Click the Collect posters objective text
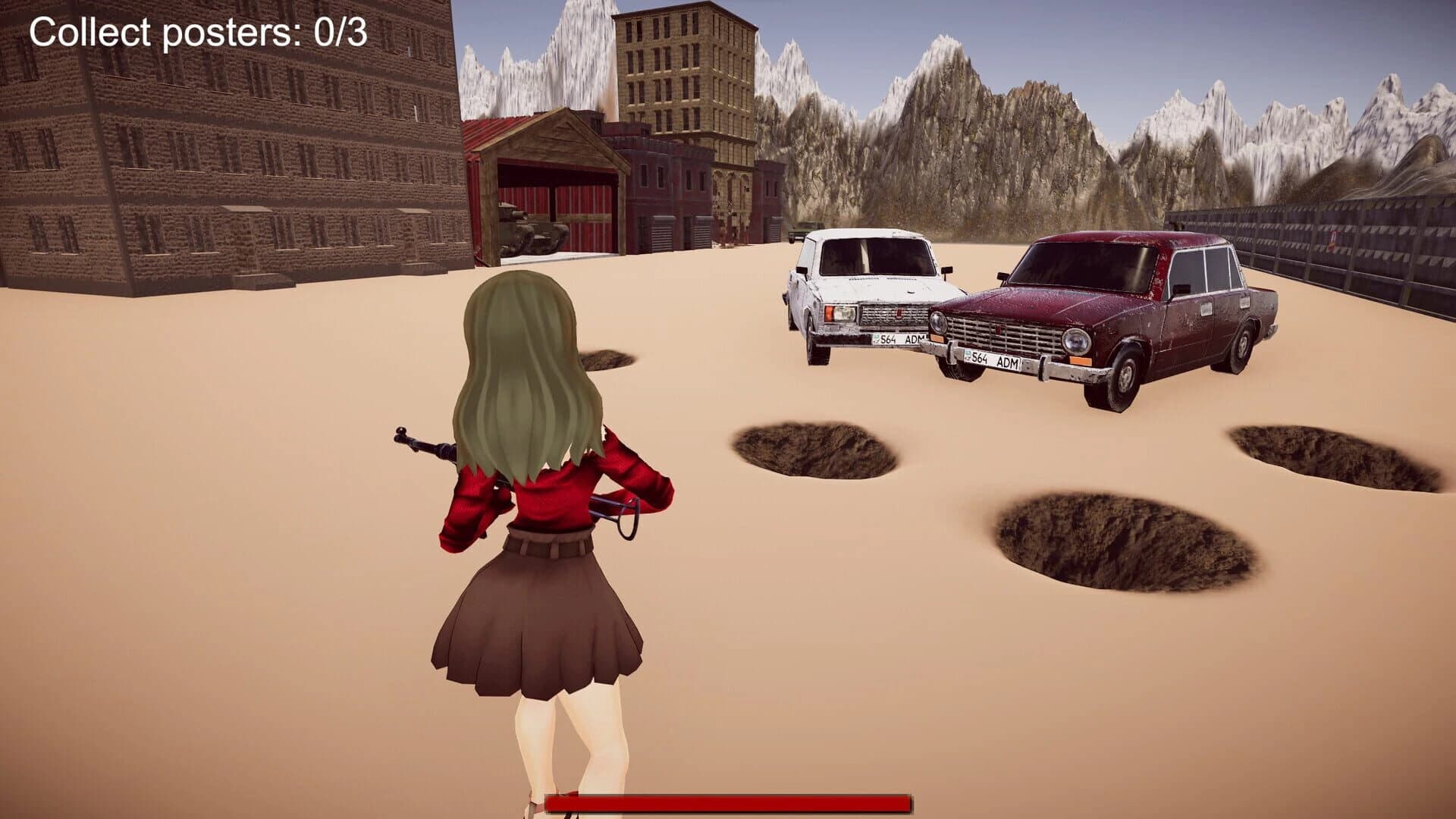Image resolution: width=1456 pixels, height=819 pixels. point(197,32)
